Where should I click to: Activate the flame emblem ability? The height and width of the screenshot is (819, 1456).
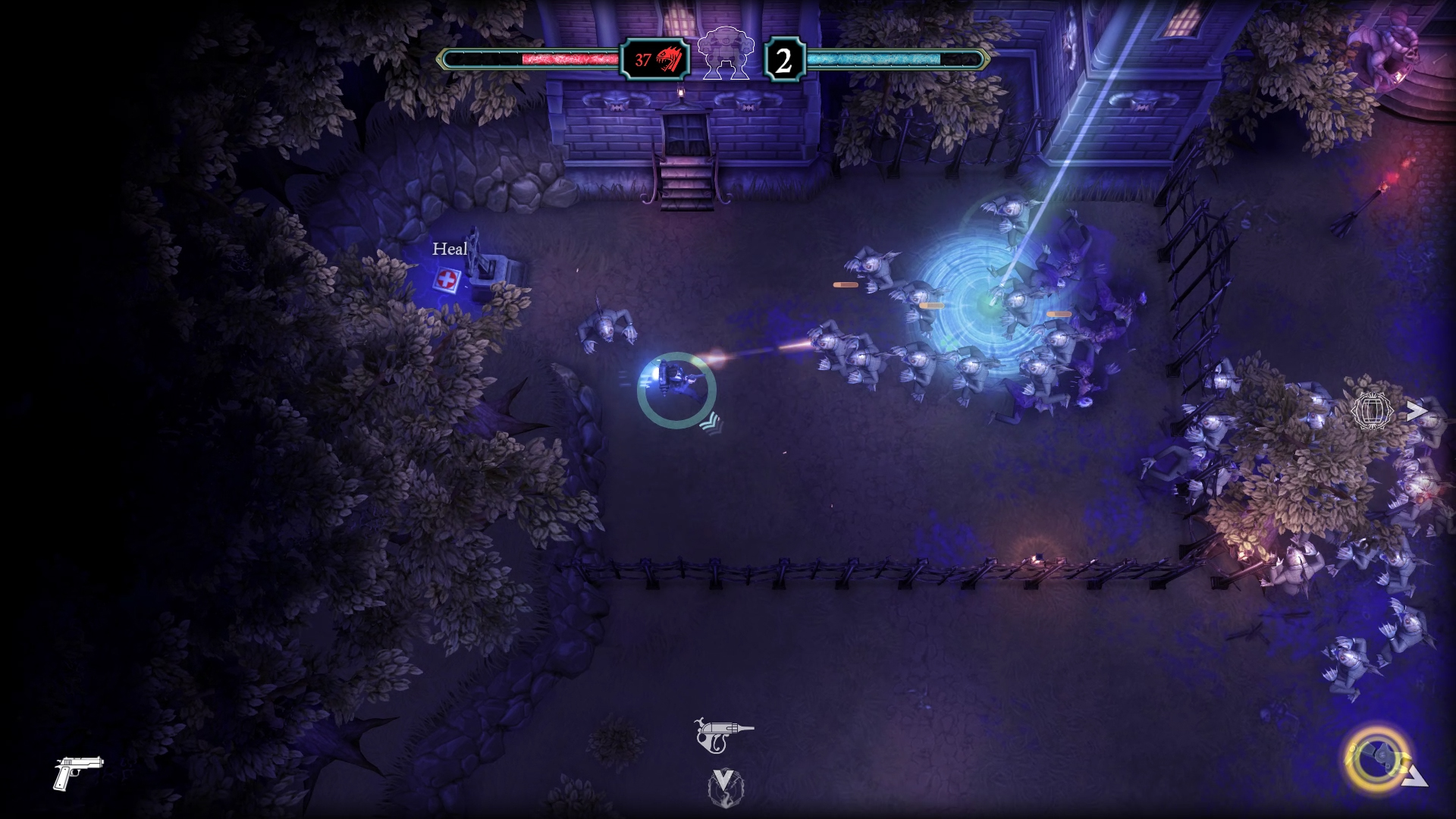(725, 787)
